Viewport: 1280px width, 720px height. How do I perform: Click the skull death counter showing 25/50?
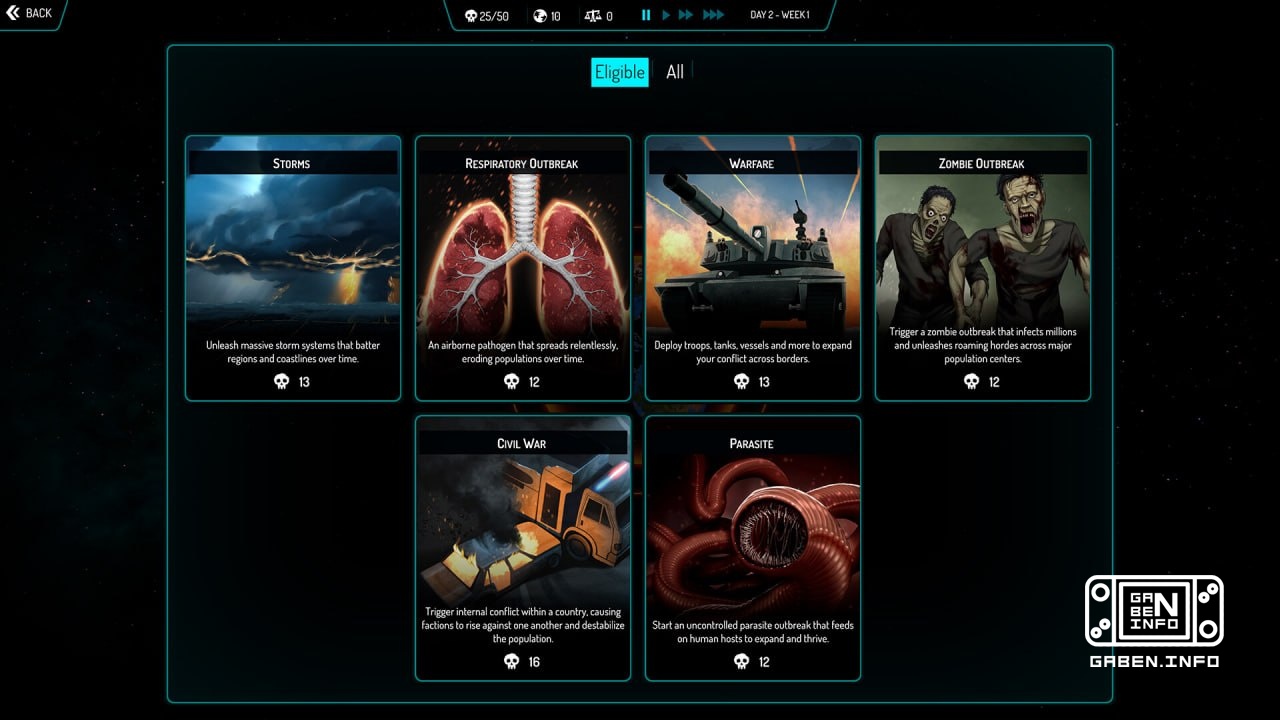point(485,15)
